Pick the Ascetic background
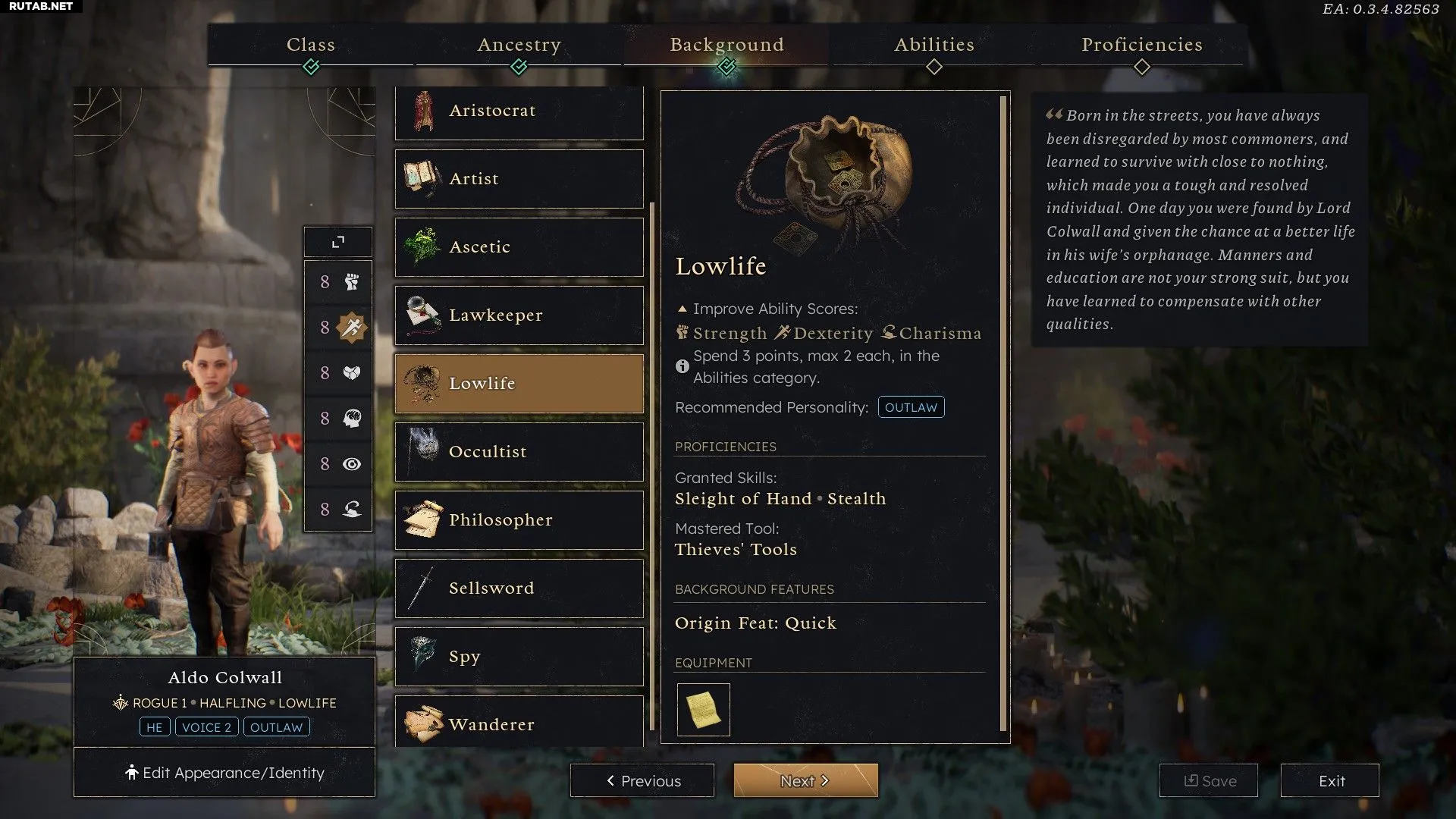Image resolution: width=1456 pixels, height=819 pixels. coord(519,247)
